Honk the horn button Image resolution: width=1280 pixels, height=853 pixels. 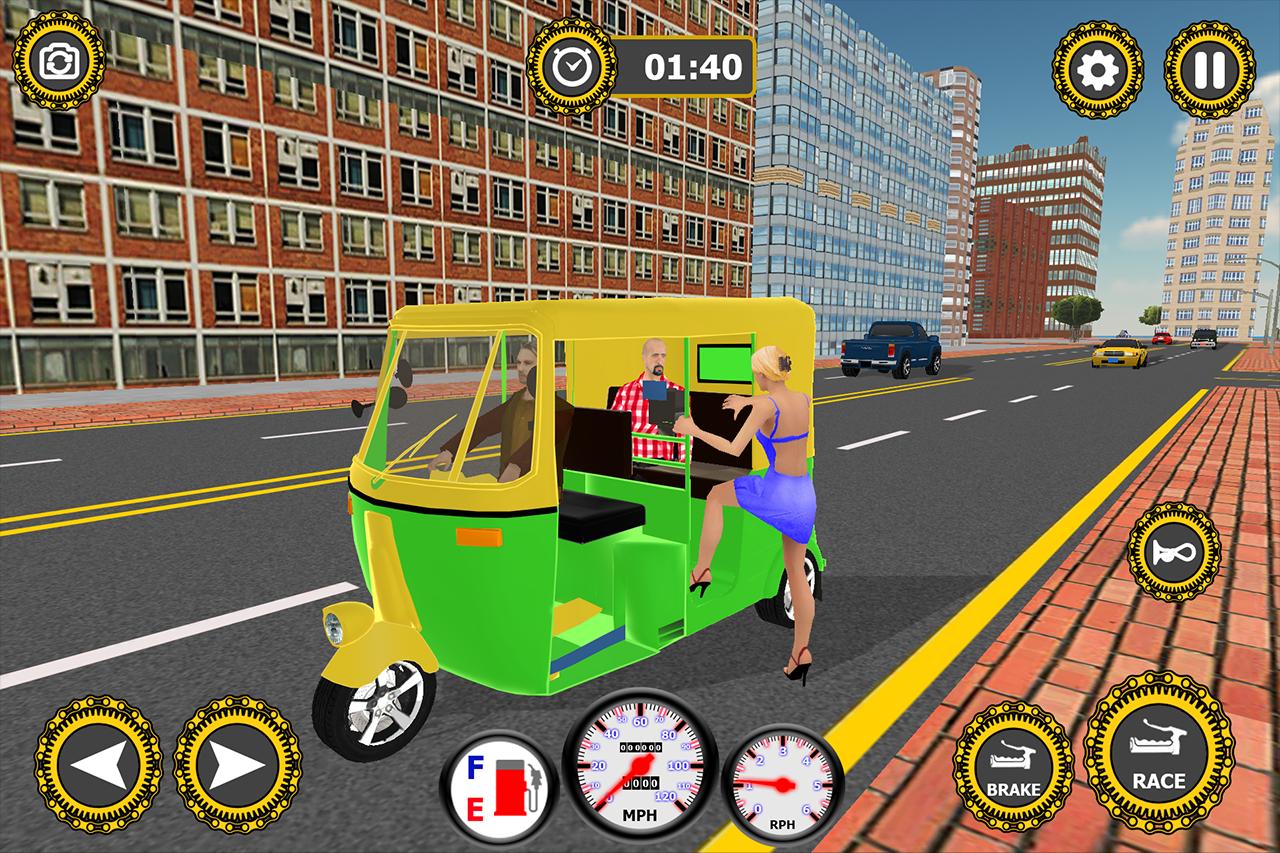[1174, 551]
